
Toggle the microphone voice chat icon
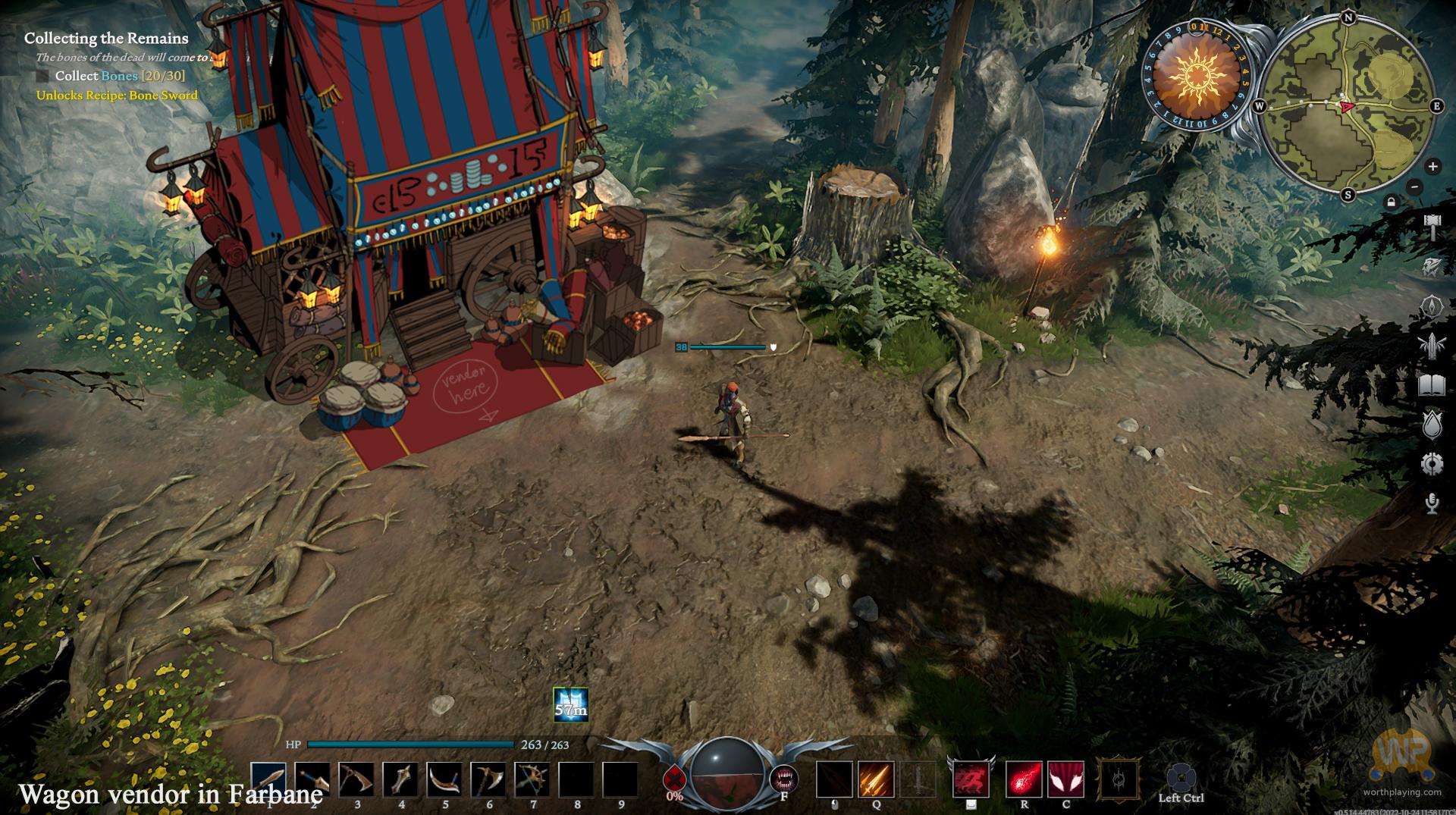(1432, 503)
